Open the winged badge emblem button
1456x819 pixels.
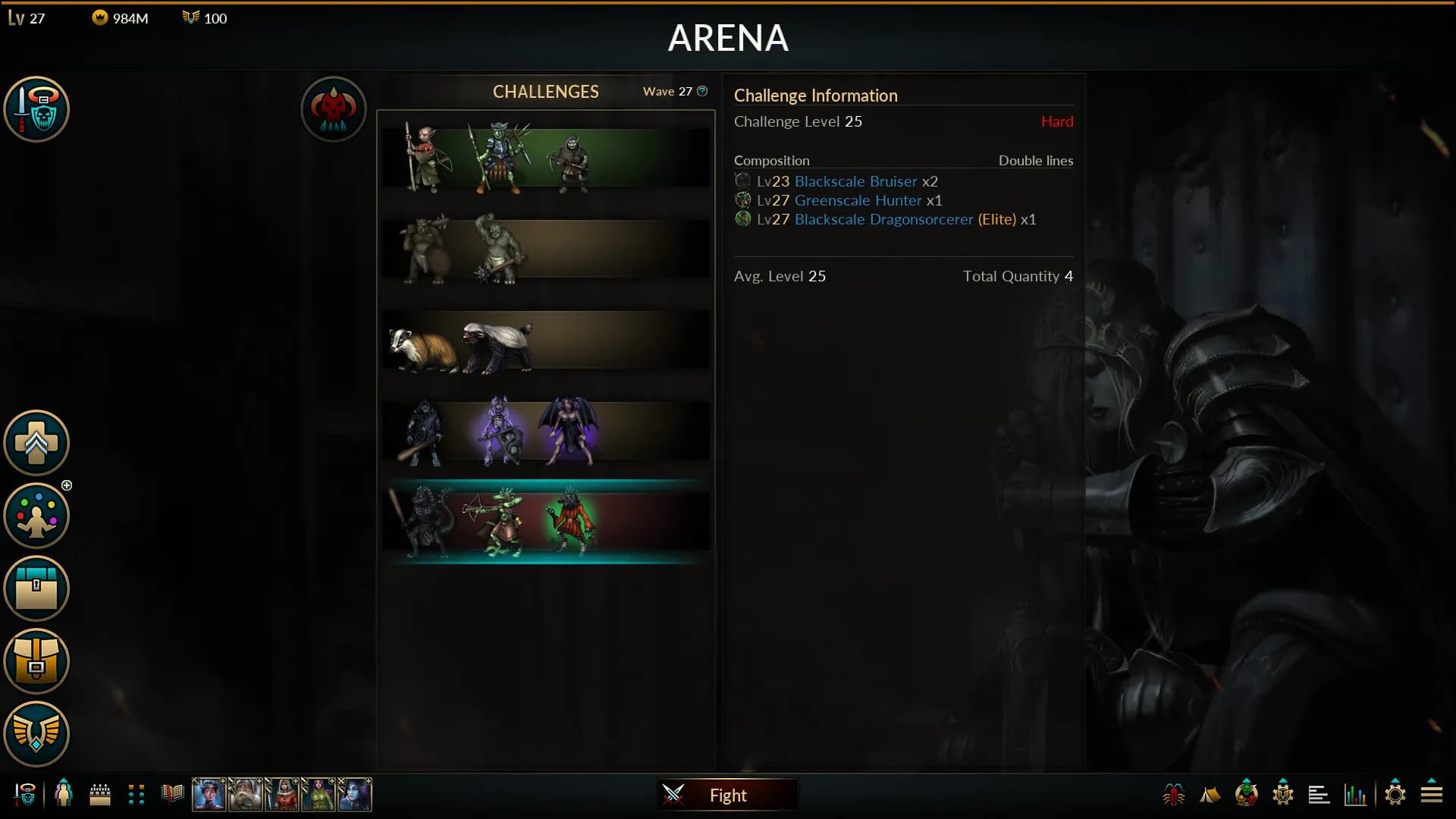click(x=36, y=733)
